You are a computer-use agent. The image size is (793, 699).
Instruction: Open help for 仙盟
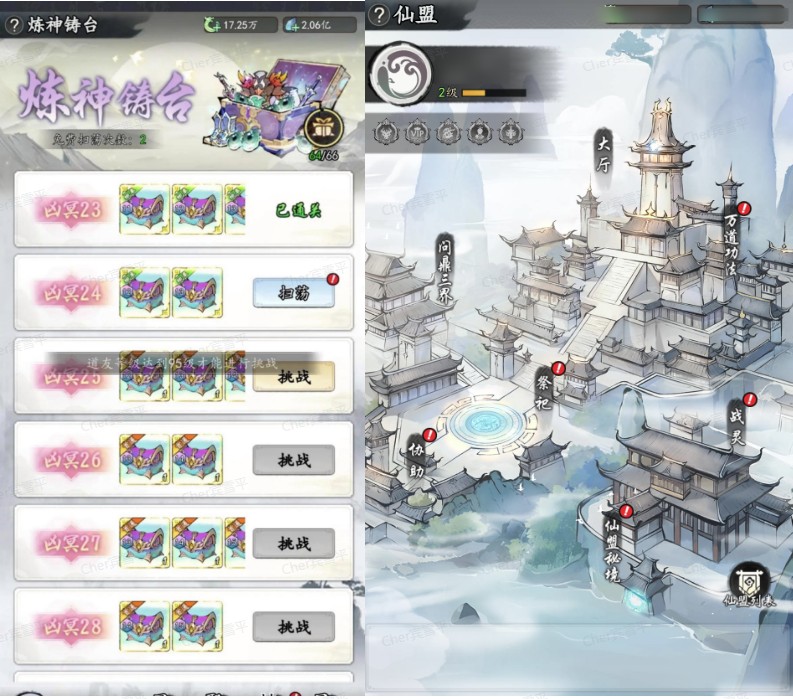(x=380, y=15)
